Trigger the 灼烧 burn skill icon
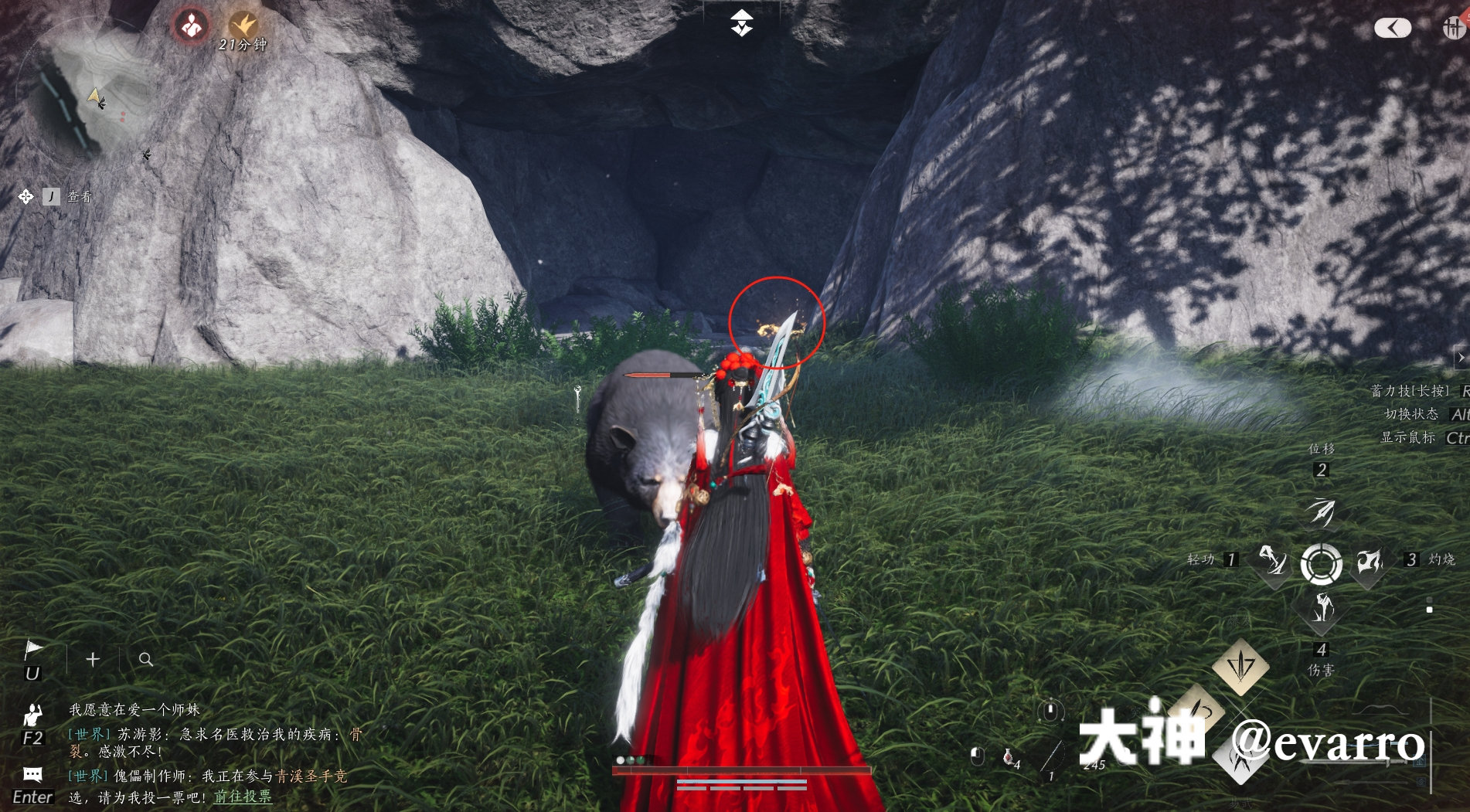Viewport: 1470px width, 812px height. (1370, 561)
